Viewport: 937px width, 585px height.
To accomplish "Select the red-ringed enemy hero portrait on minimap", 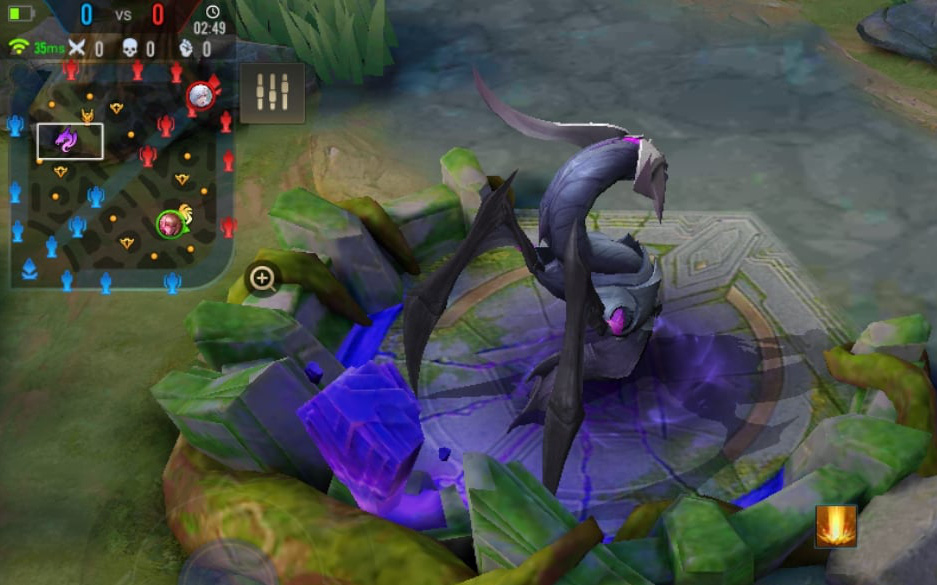I will [x=200, y=96].
